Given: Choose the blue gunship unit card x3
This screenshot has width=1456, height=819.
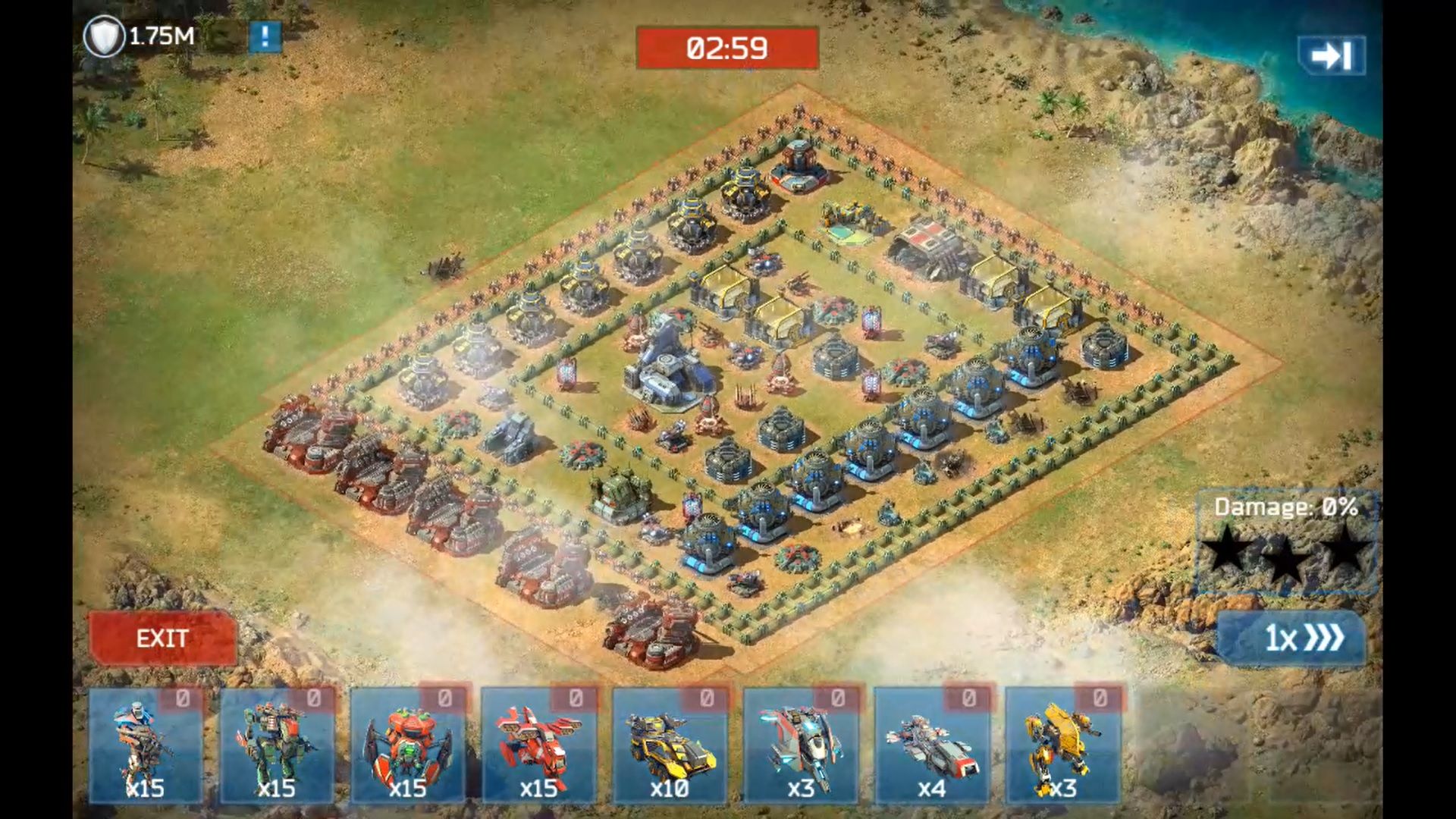Looking at the screenshot, I should pos(801,745).
